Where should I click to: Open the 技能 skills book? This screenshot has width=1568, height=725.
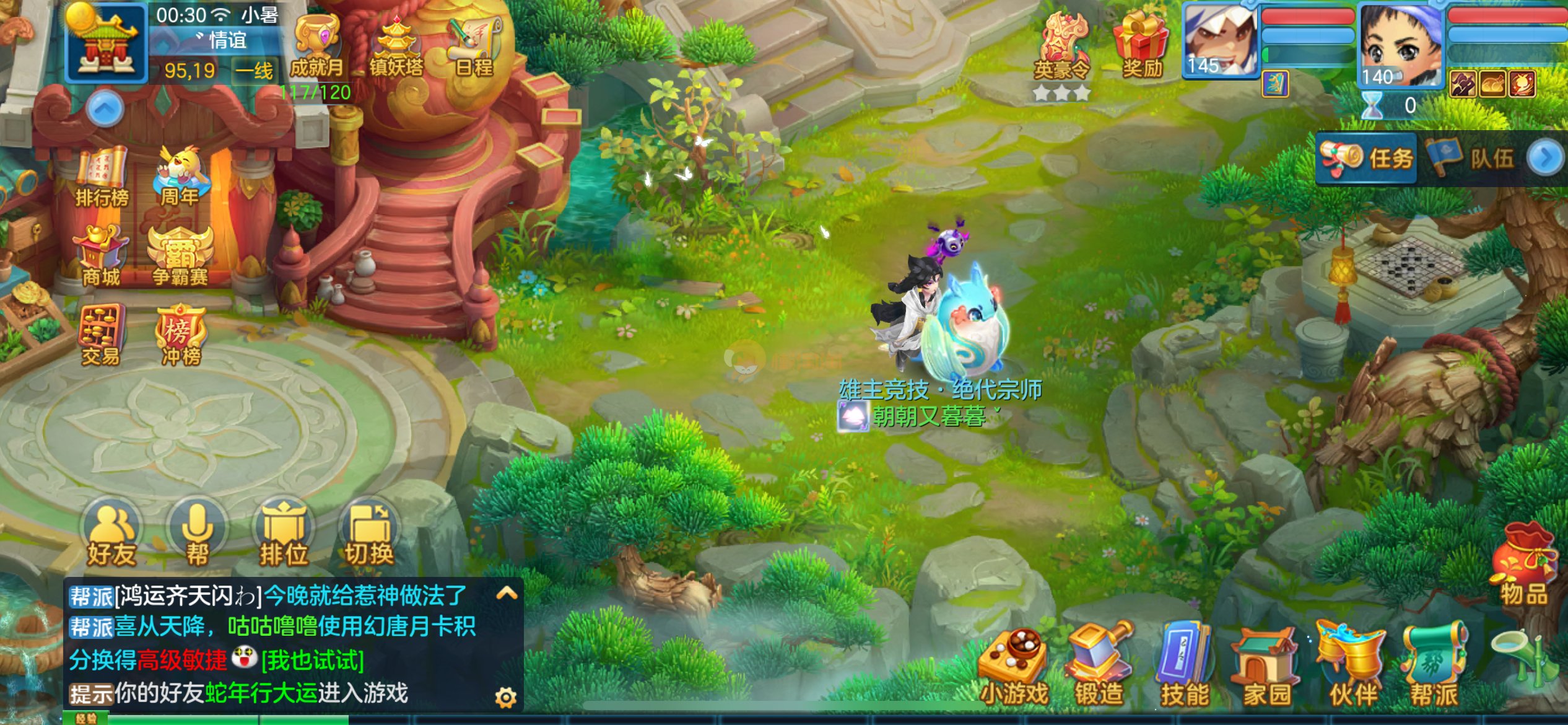(1184, 667)
